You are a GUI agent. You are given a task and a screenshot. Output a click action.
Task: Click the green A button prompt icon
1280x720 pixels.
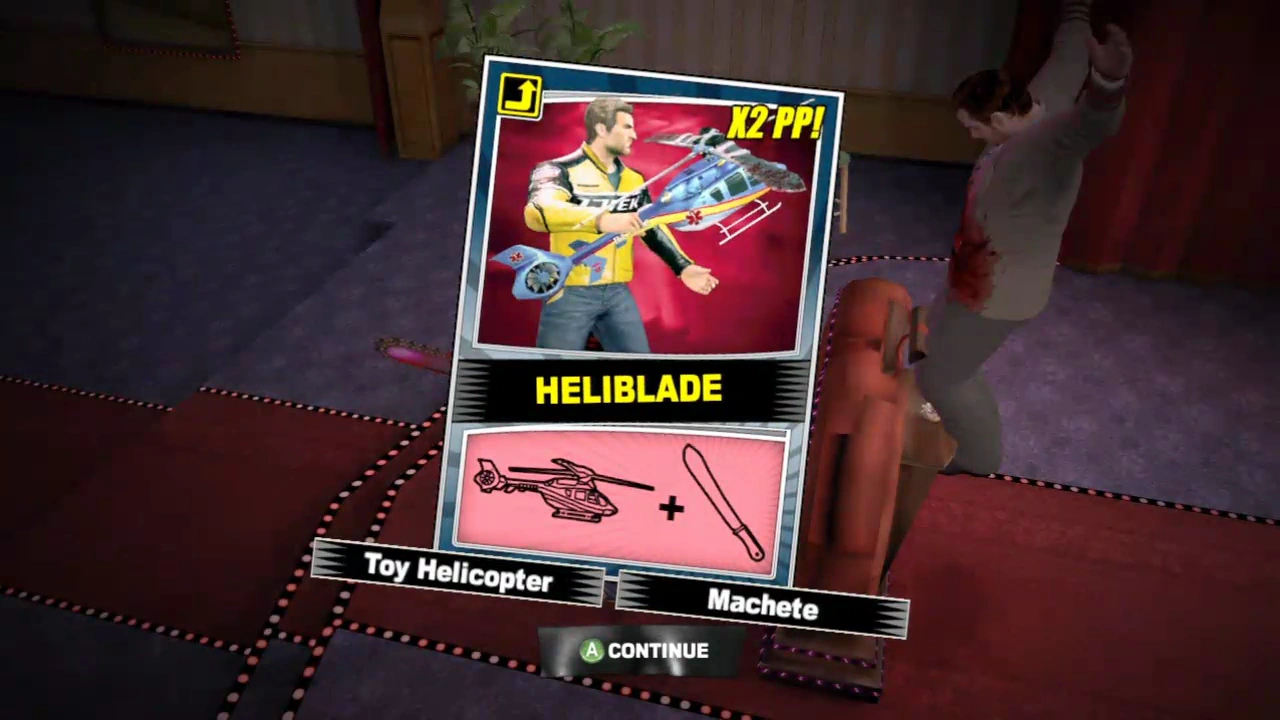tap(592, 651)
